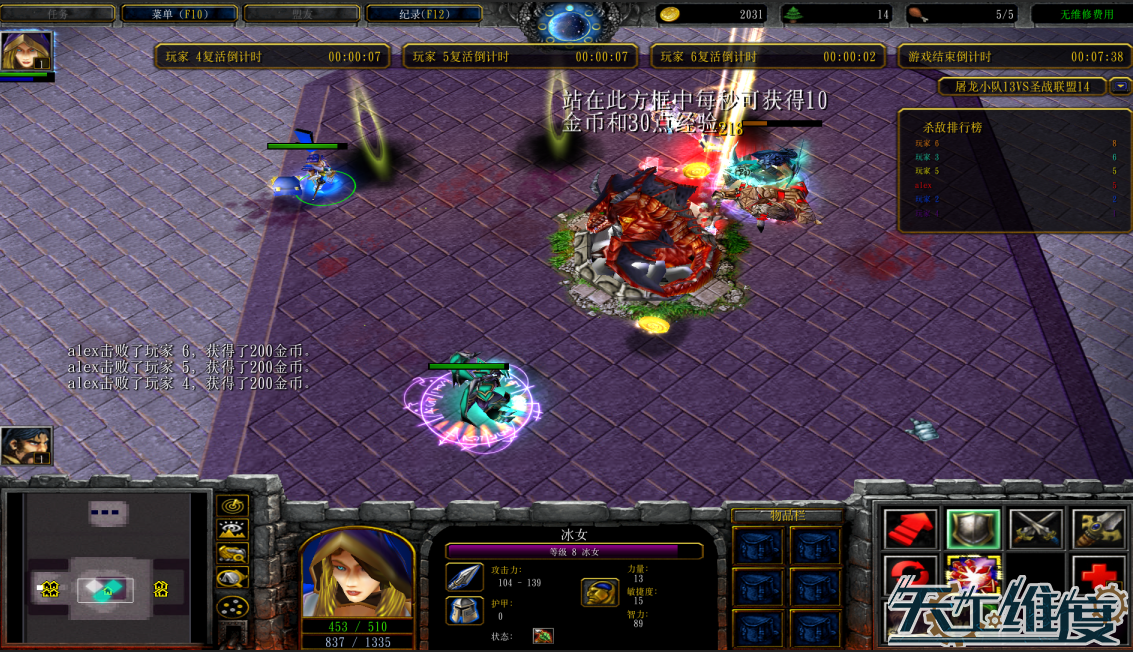Open the formation toggle button
The height and width of the screenshot is (652, 1133).
tap(233, 606)
